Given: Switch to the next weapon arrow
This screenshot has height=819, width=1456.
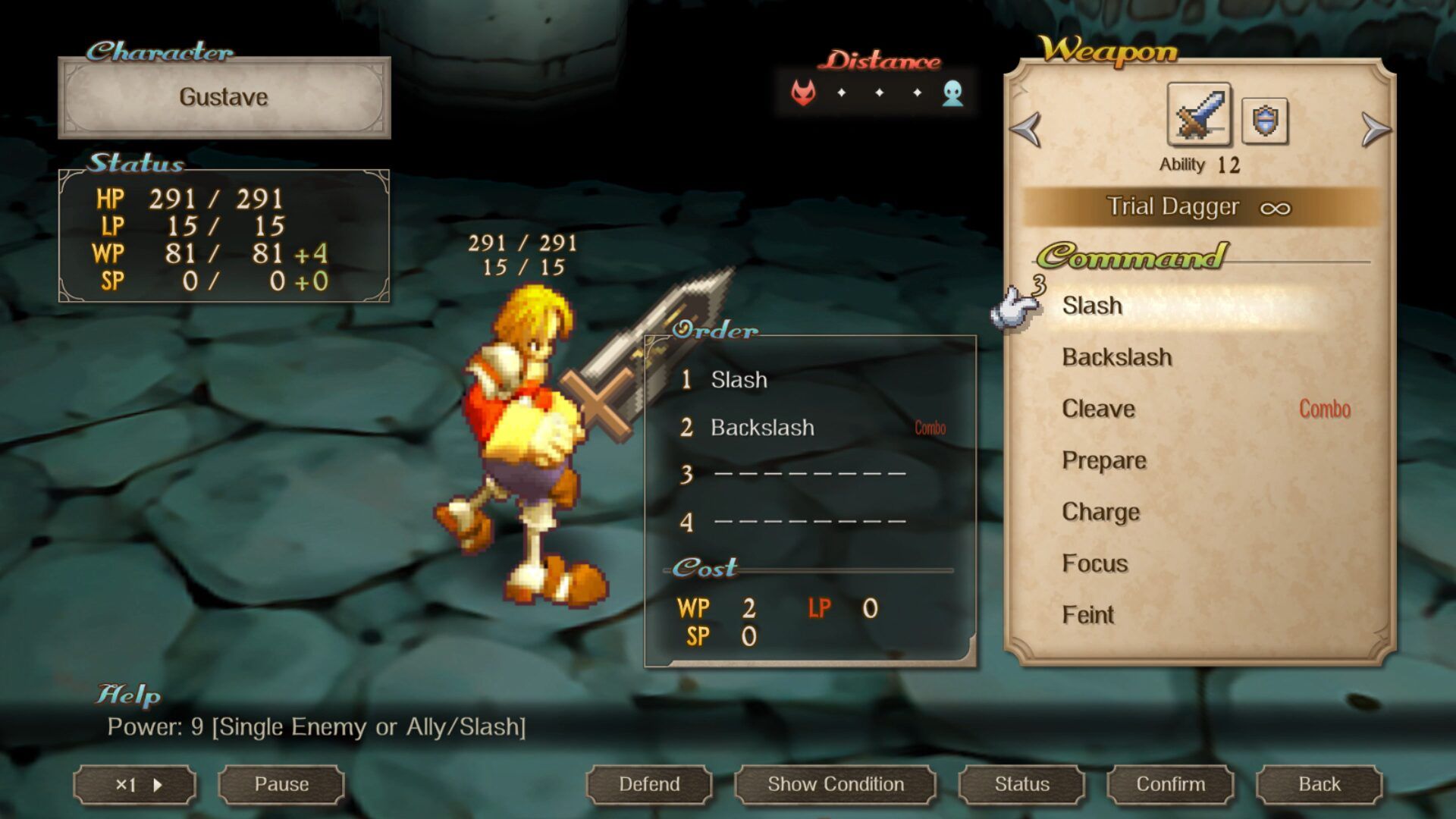Looking at the screenshot, I should coord(1374,129).
